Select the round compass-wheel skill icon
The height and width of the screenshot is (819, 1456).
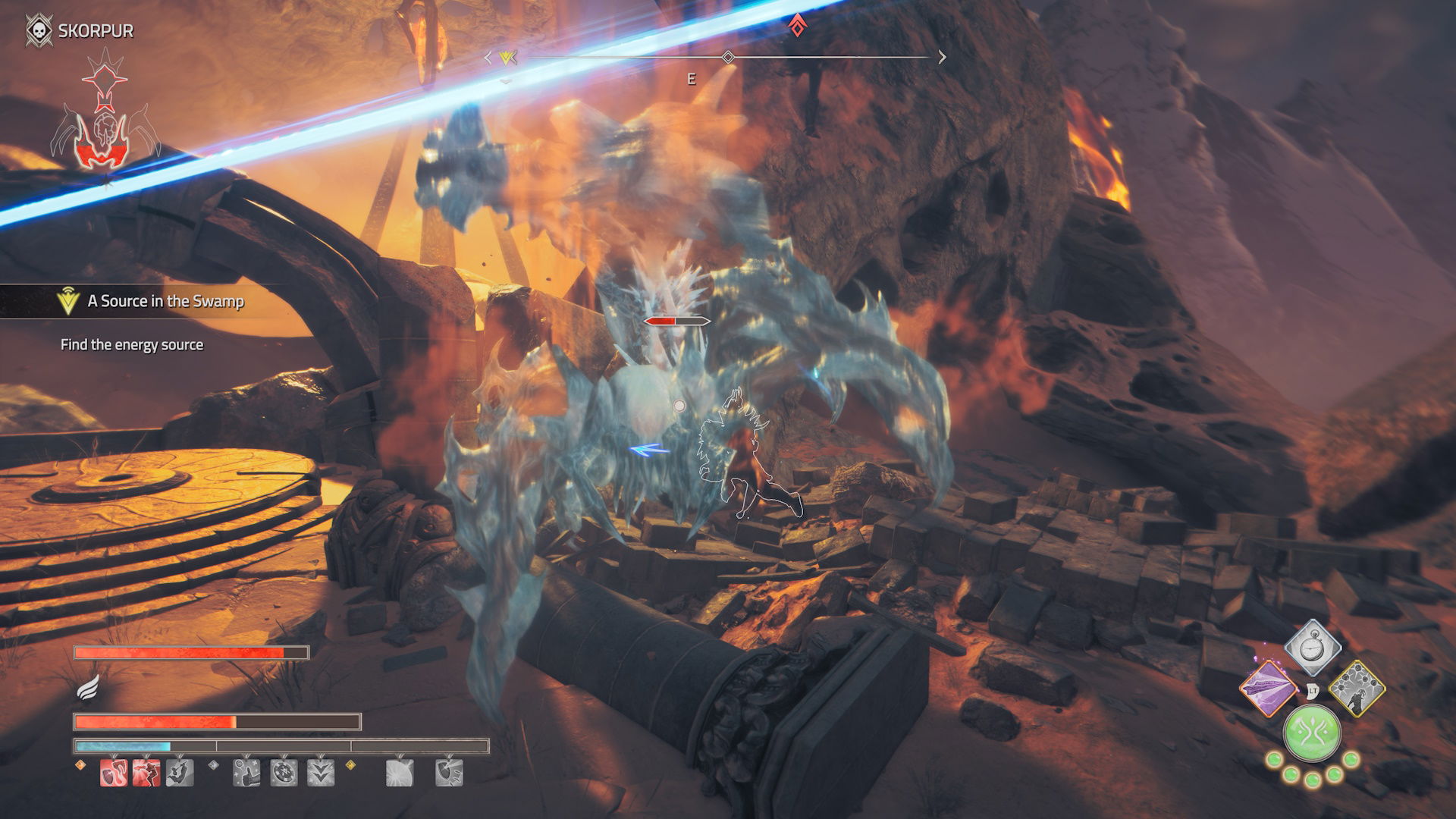click(x=284, y=773)
